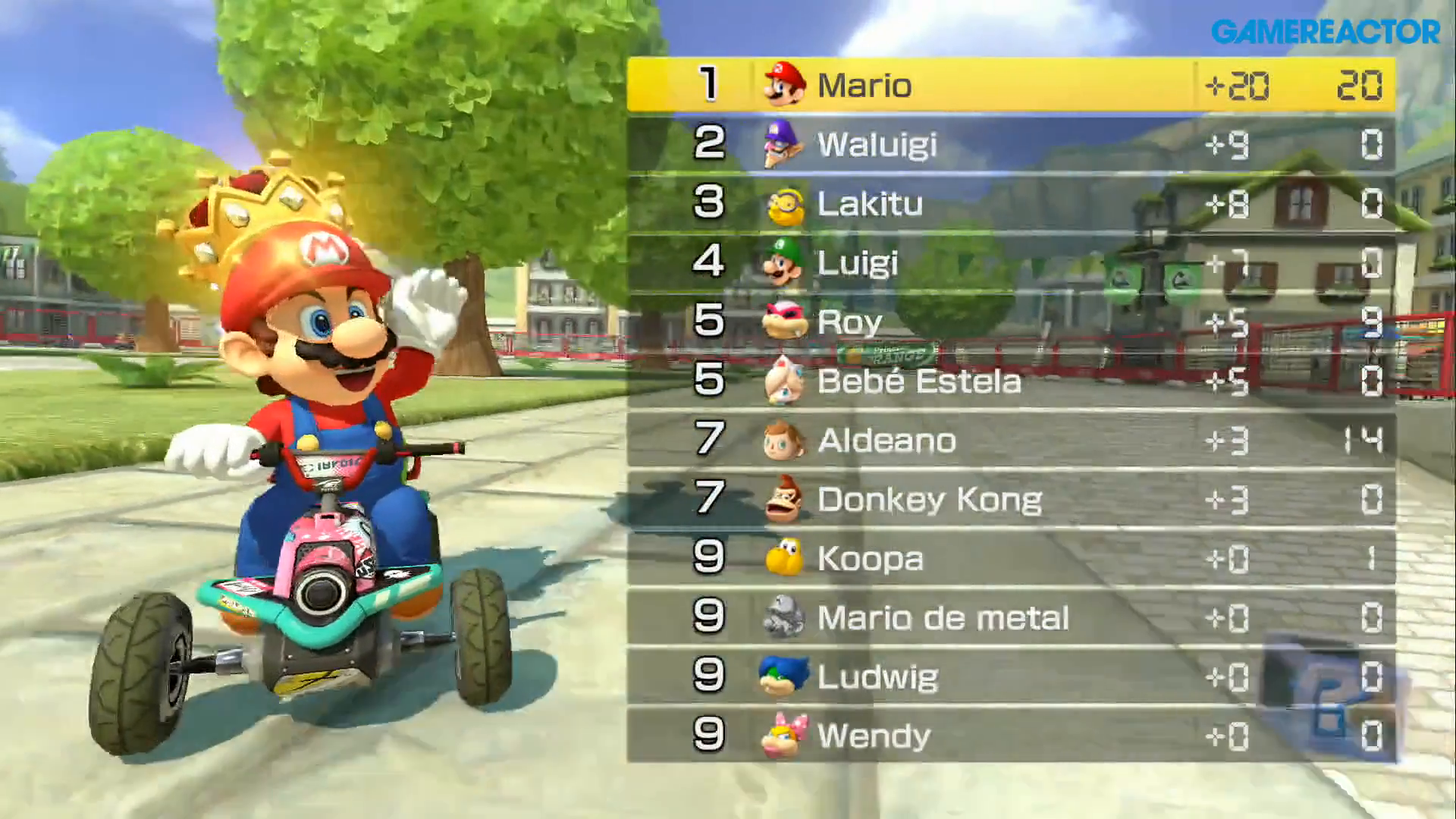
Task: Click Koopa's coin count of 1
Action: pos(1370,558)
